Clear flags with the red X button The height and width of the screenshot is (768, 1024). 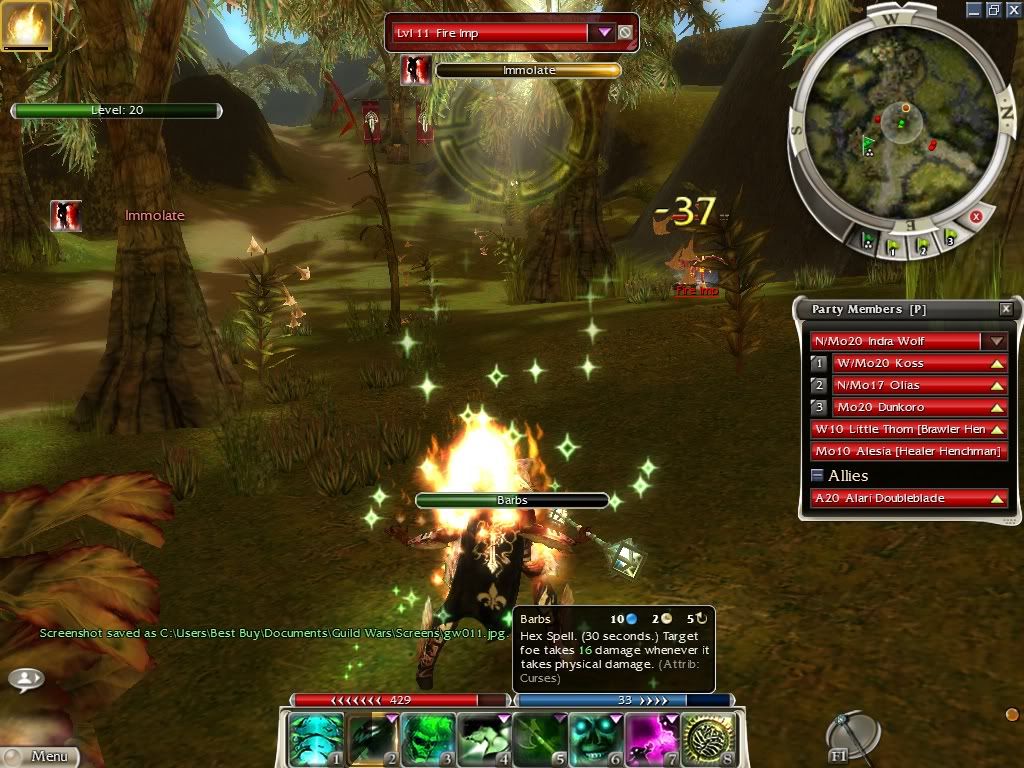[x=976, y=216]
